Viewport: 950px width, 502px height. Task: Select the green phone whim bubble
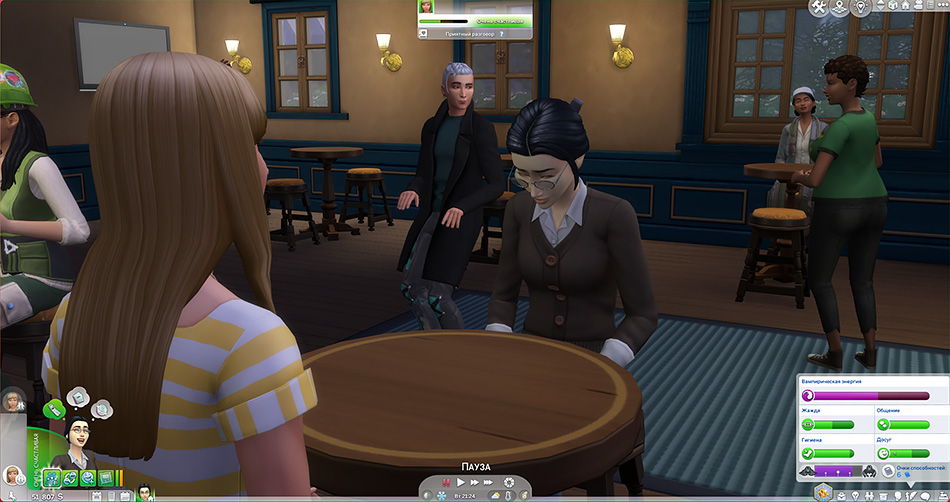pyautogui.click(x=56, y=408)
